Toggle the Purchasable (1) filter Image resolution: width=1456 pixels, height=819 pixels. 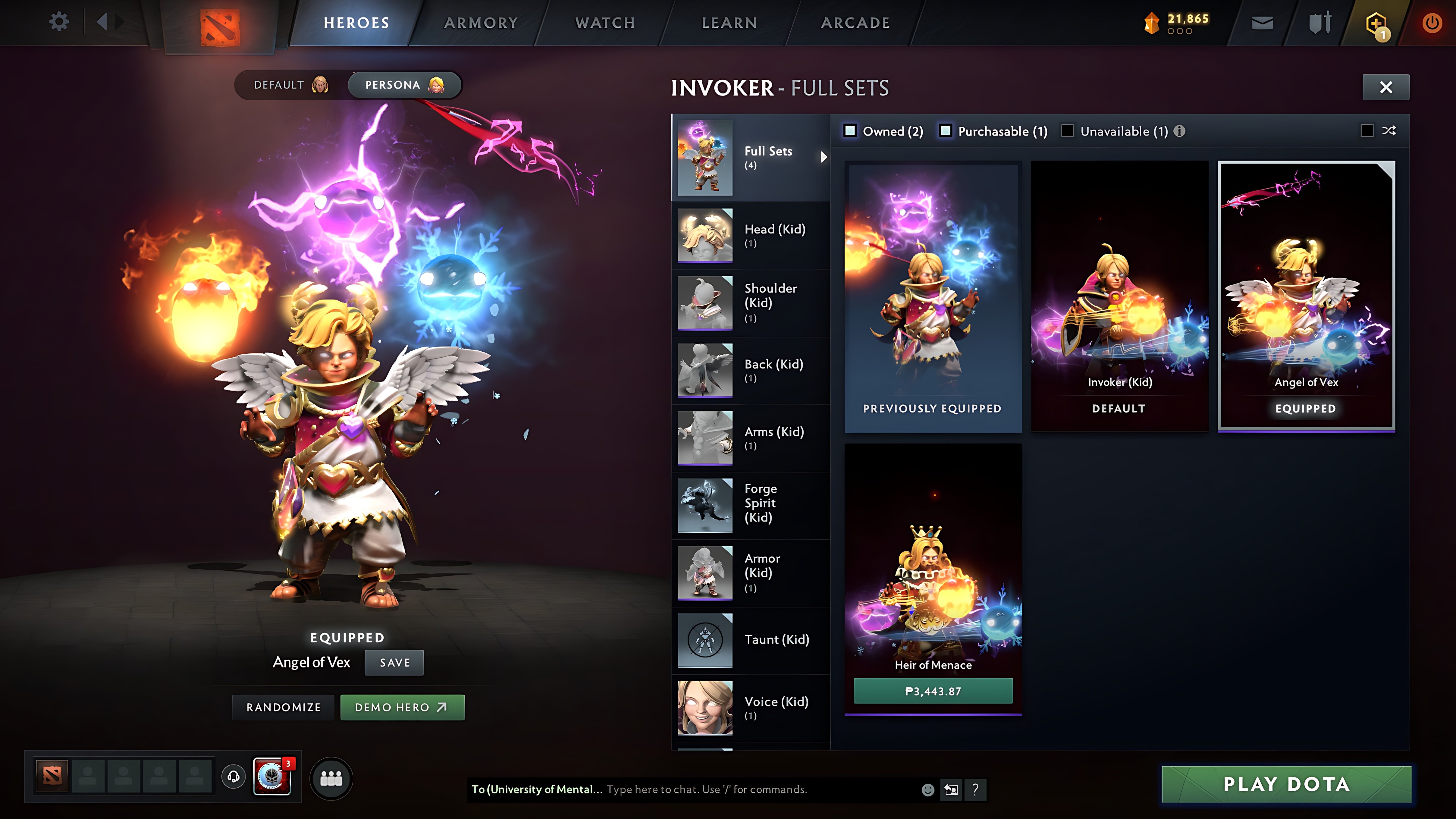click(946, 131)
